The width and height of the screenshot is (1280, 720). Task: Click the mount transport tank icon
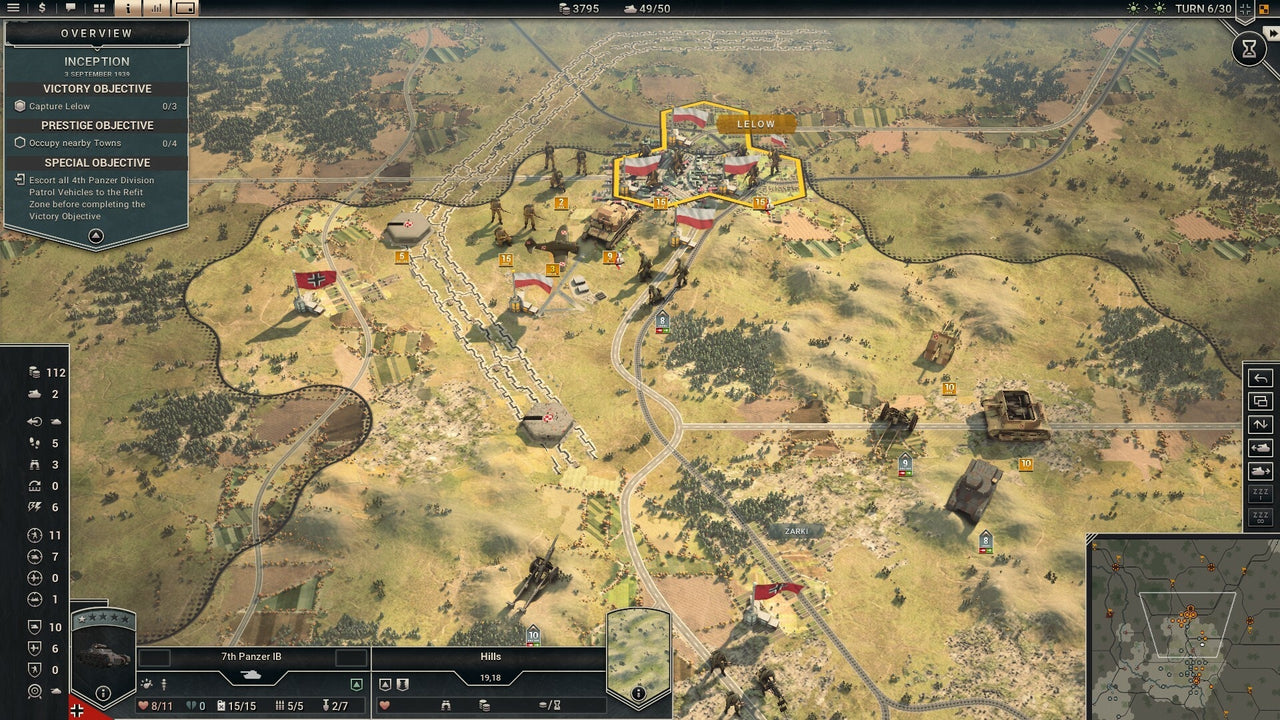coord(1261,447)
